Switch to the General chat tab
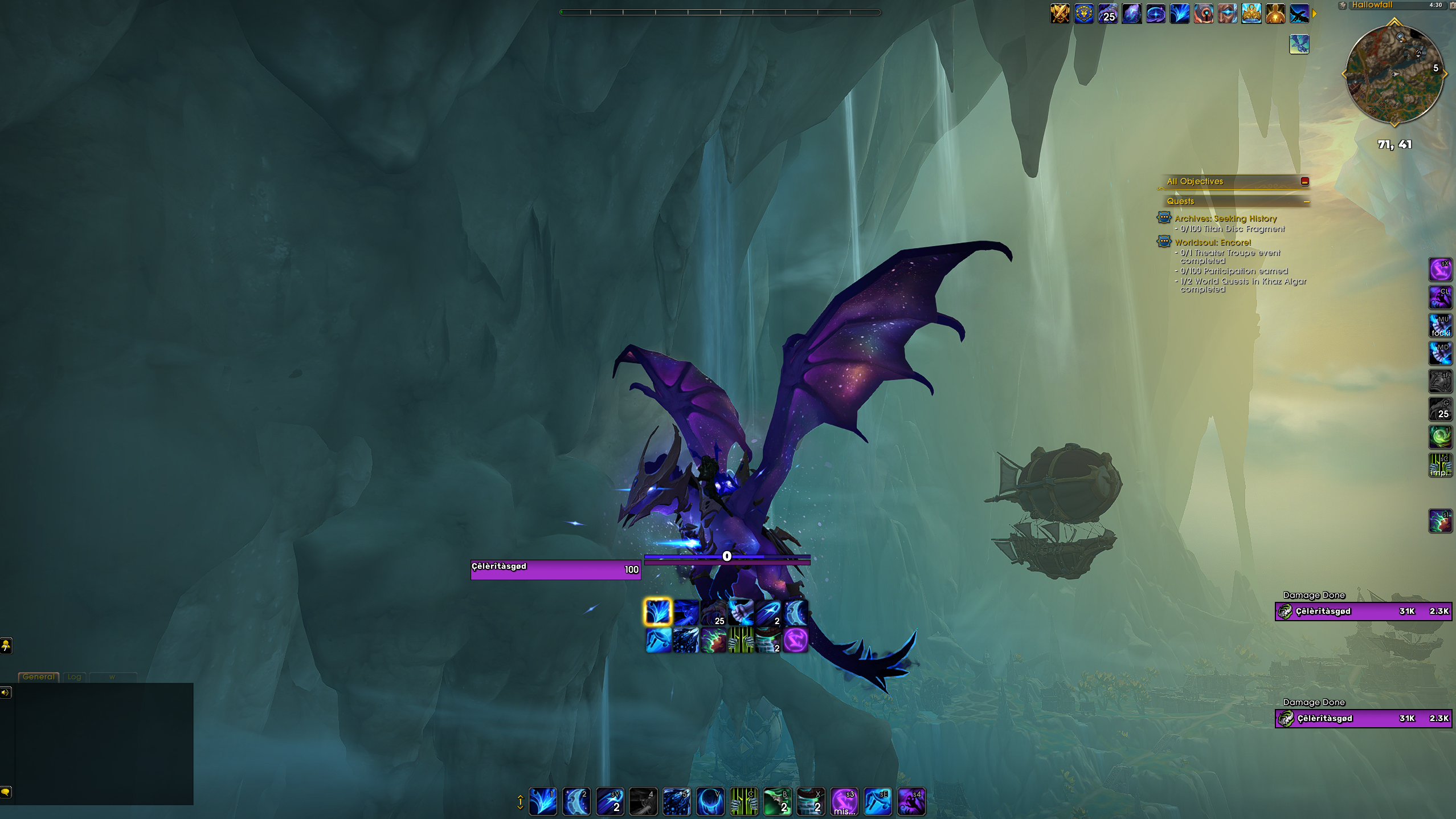1456x819 pixels. [39, 677]
